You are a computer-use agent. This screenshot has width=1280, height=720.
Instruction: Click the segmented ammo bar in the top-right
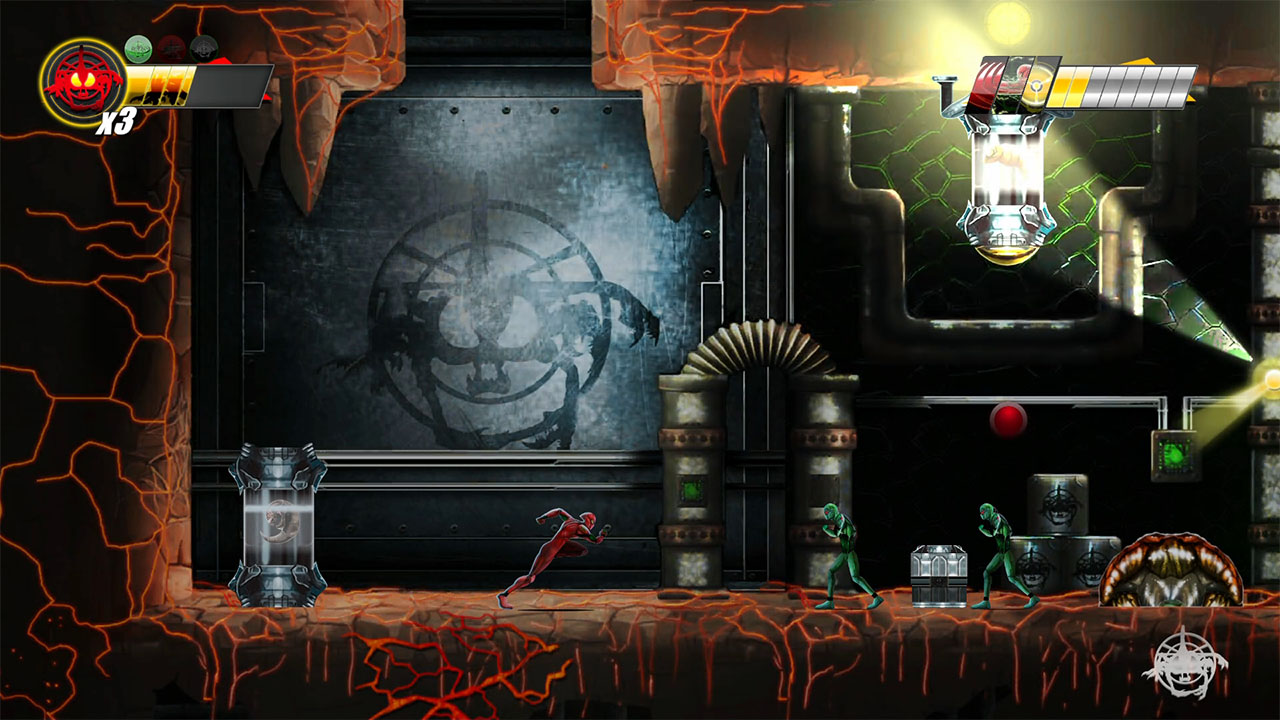tap(1120, 85)
